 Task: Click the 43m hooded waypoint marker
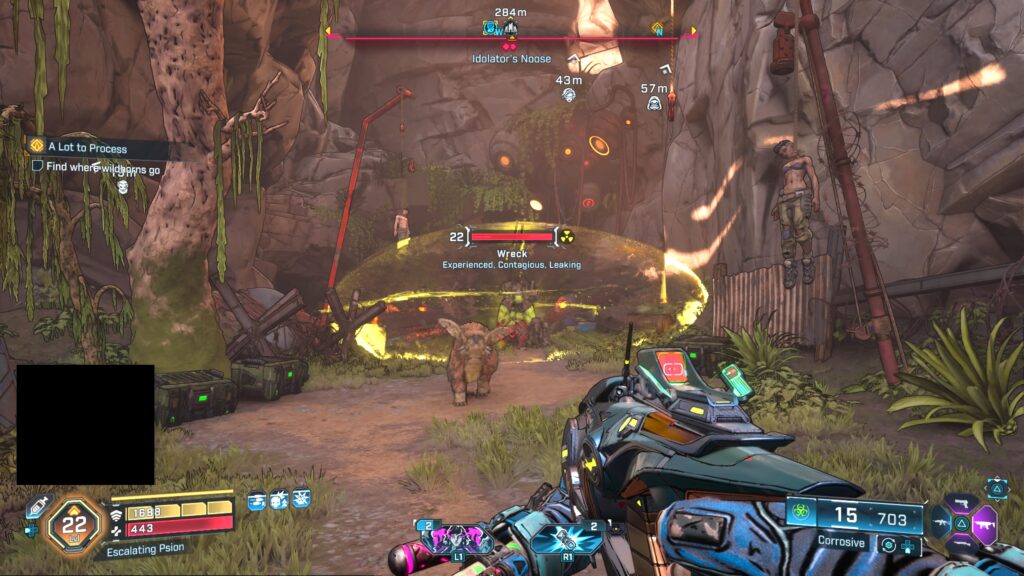pyautogui.click(x=568, y=95)
